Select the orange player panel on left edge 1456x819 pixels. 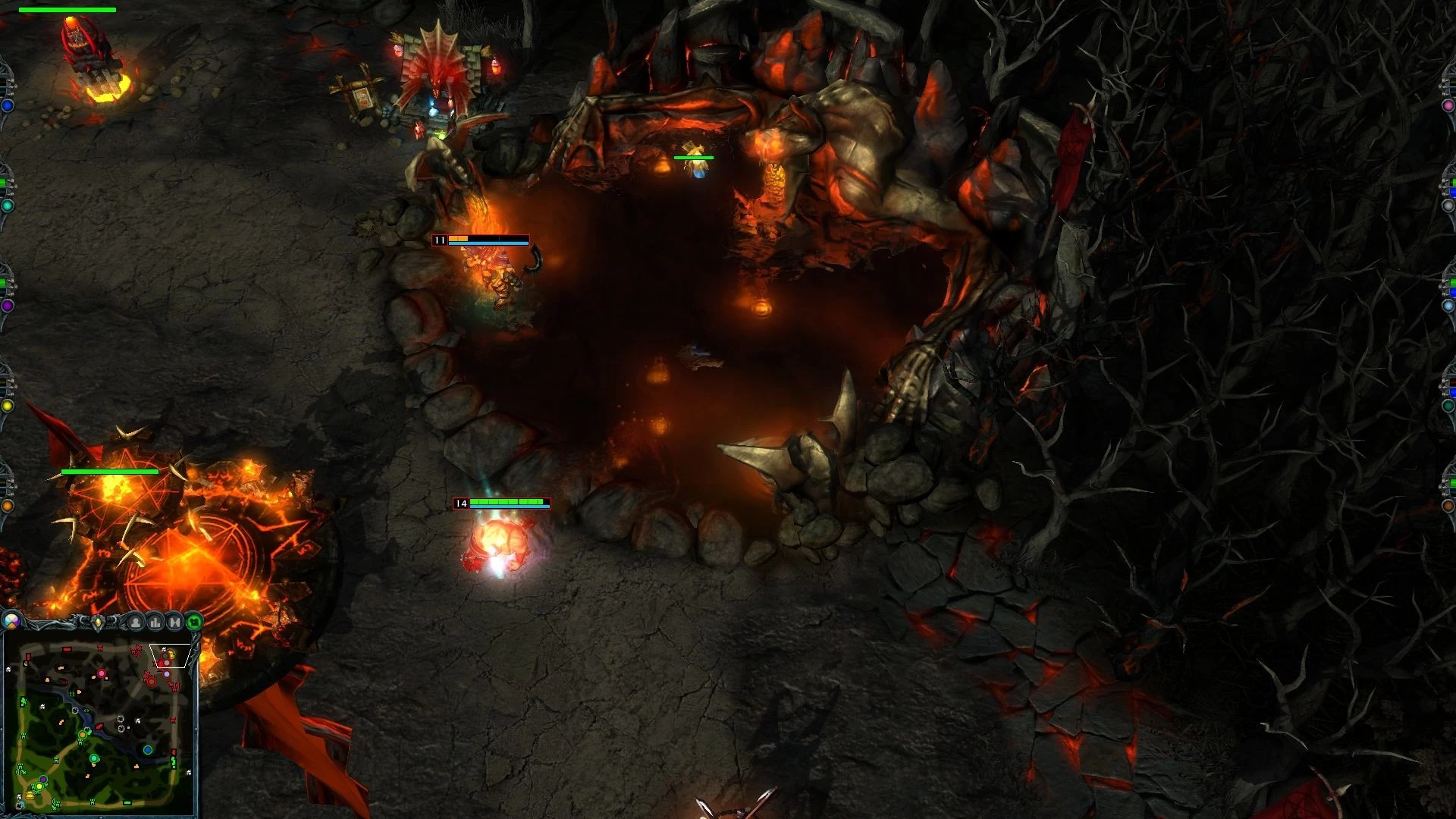click(x=6, y=505)
